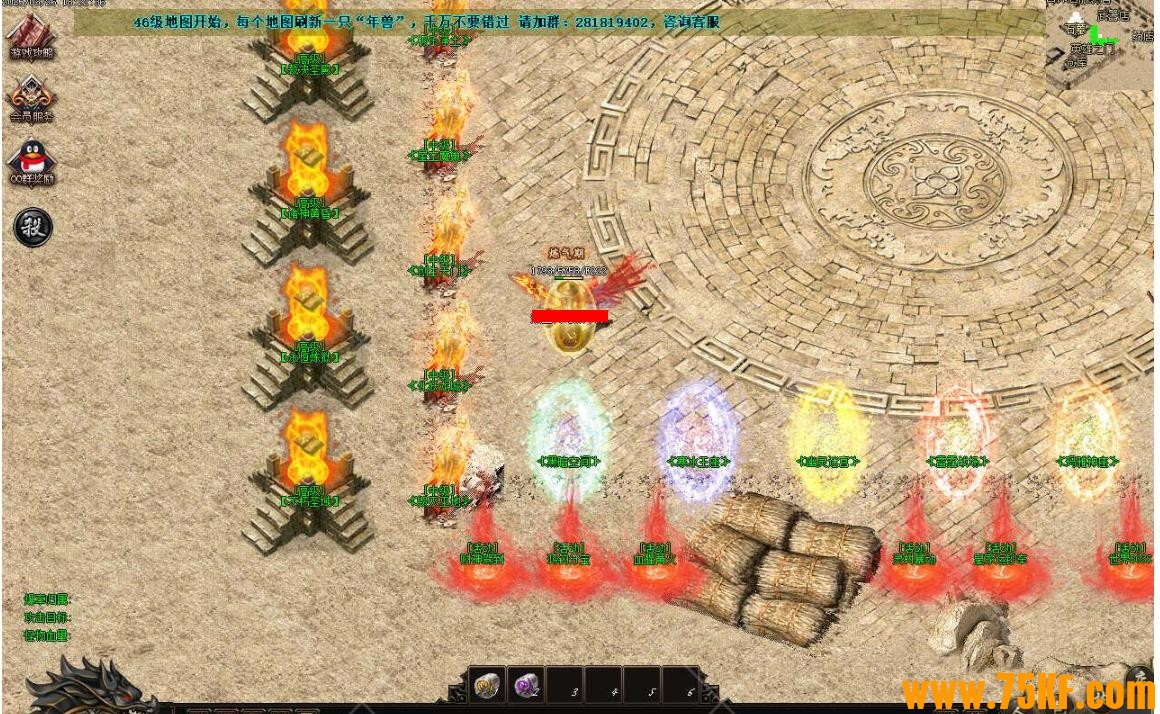Click the QQ penguin reward icon
Image resolution: width=1160 pixels, height=714 pixels.
tap(31, 160)
